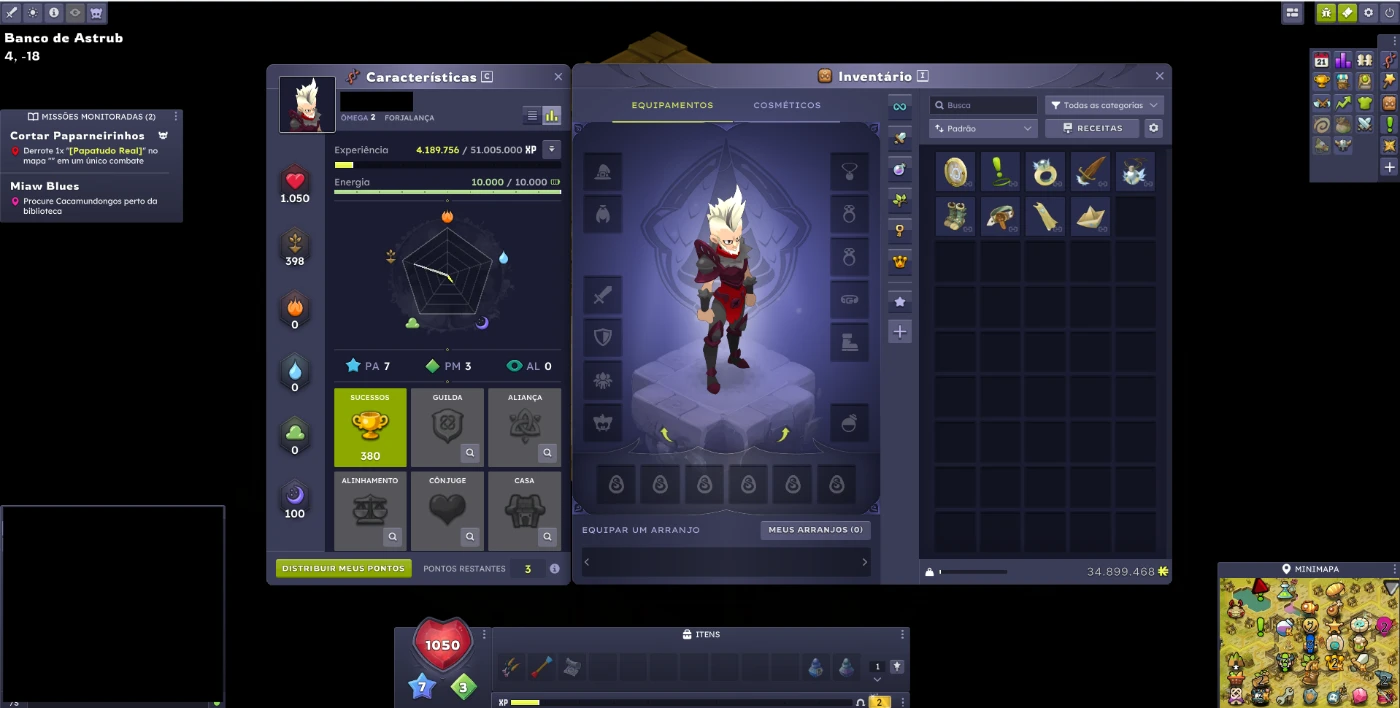Switch to the Equipamentos tab
This screenshot has height=708, width=1400.
pos(672,105)
